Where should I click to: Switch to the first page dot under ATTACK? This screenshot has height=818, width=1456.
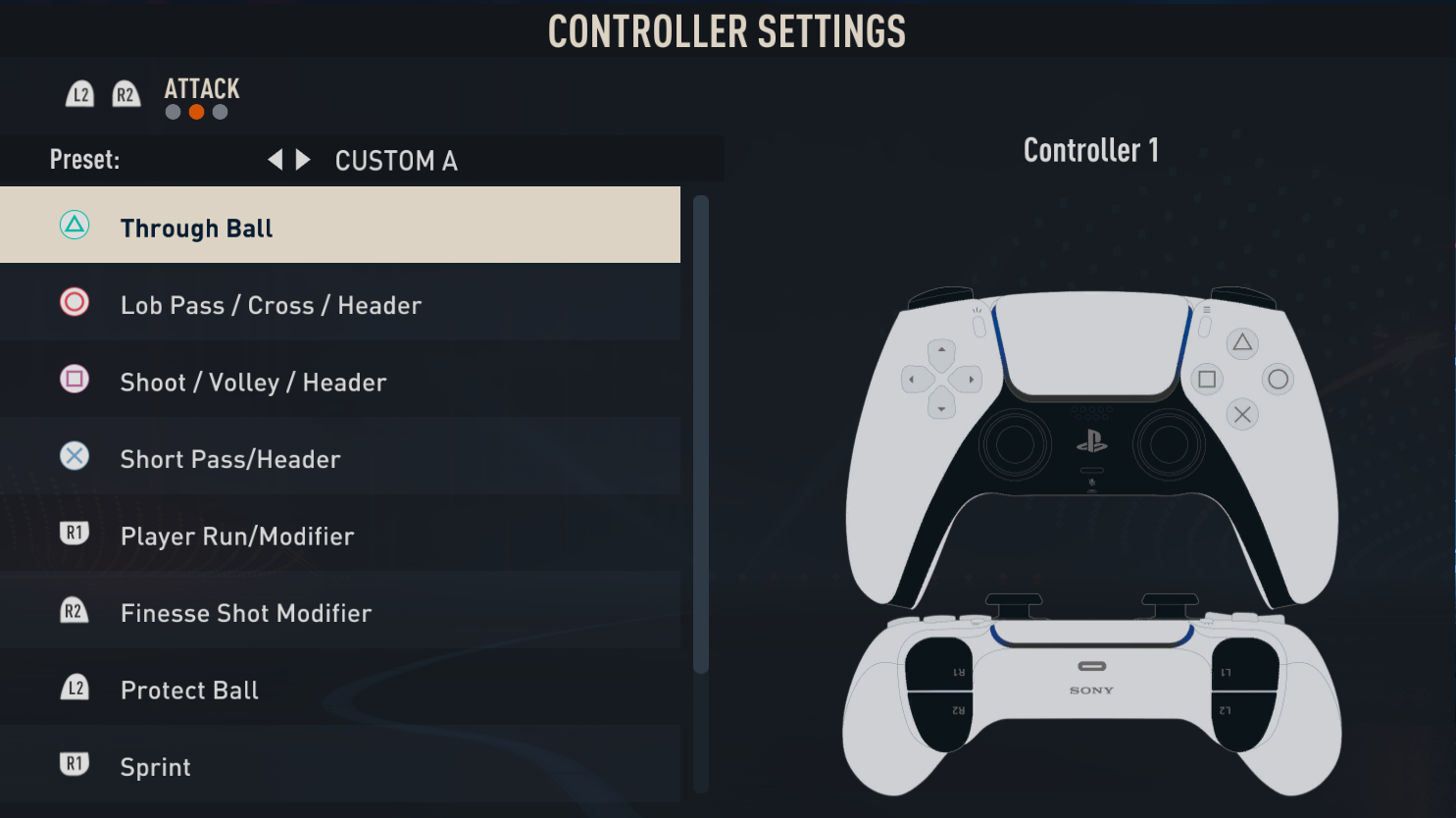pyautogui.click(x=174, y=112)
